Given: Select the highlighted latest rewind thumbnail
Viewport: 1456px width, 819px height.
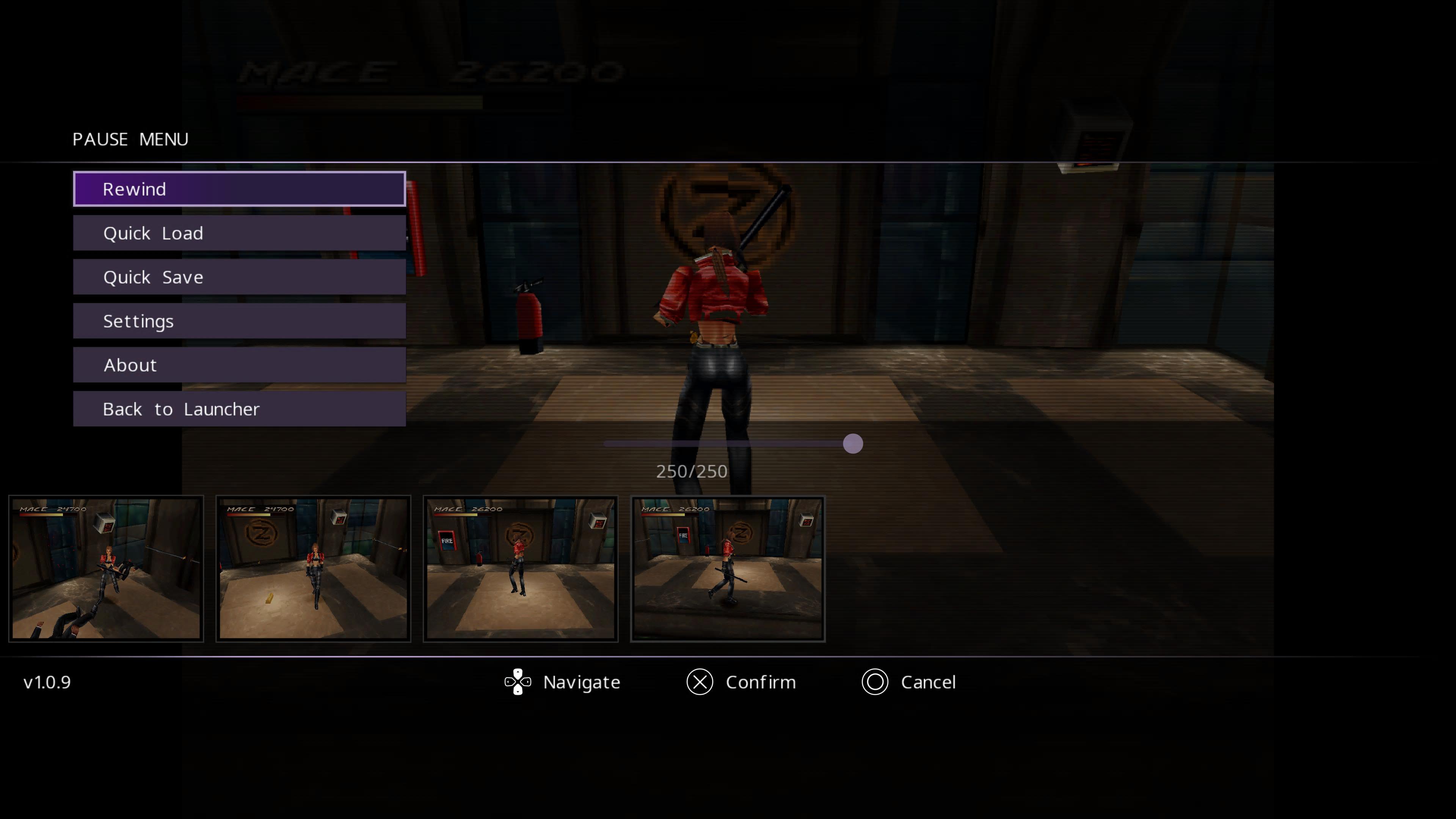Looking at the screenshot, I should [x=728, y=568].
